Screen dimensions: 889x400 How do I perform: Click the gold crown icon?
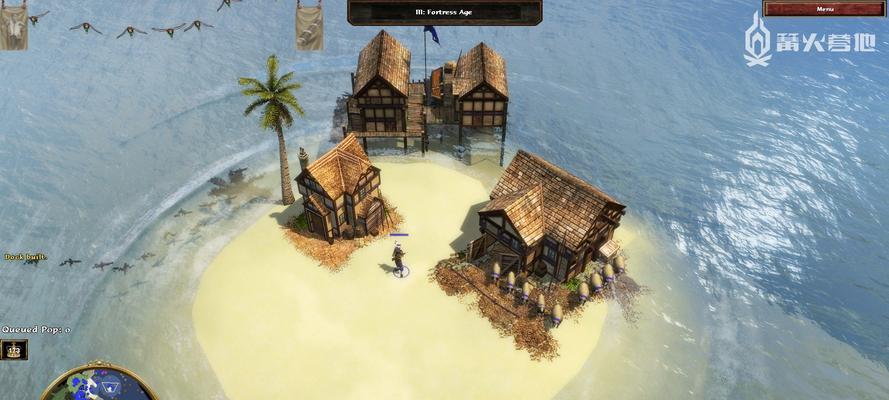click(14, 350)
